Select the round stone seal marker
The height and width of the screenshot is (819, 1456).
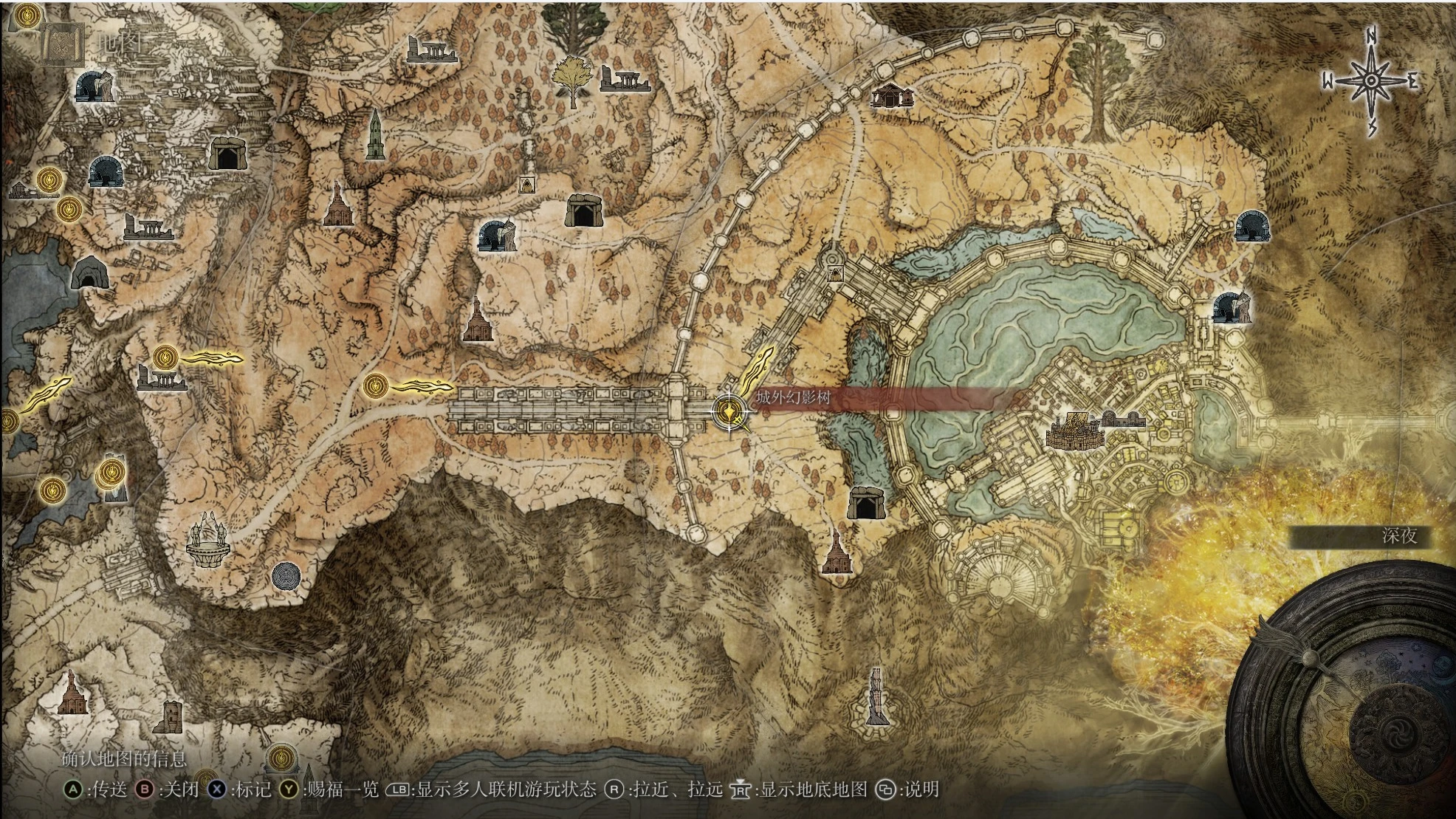286,576
